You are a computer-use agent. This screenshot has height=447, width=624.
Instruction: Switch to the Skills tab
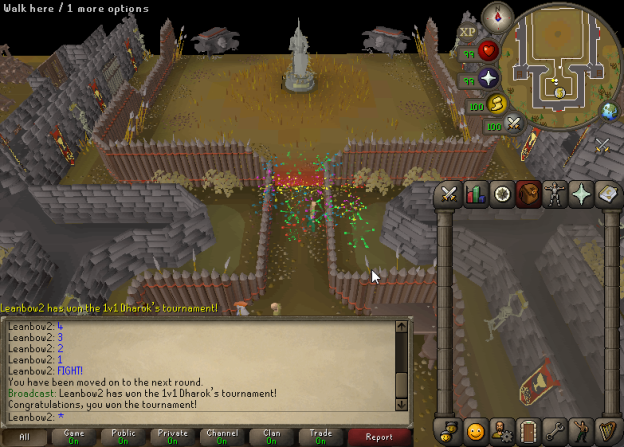(x=475, y=194)
